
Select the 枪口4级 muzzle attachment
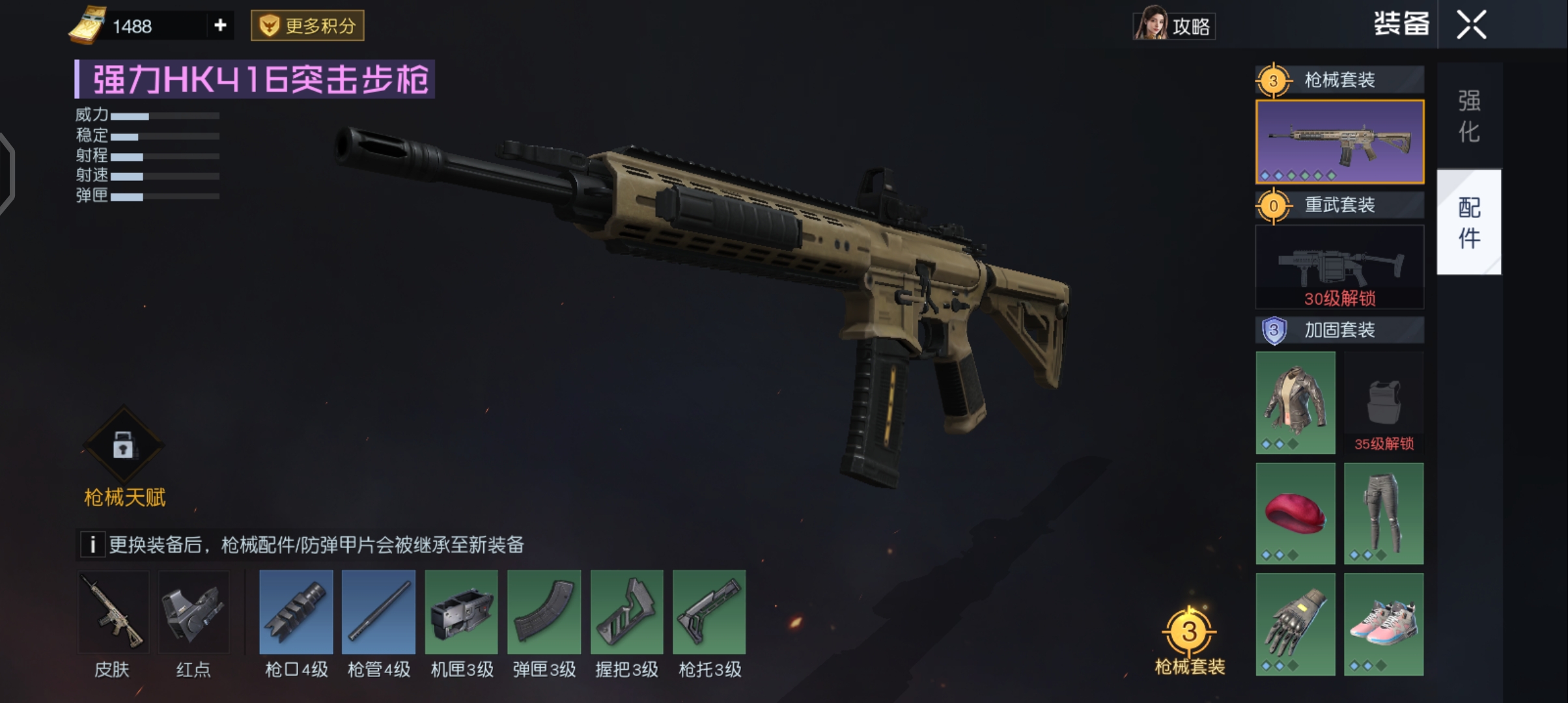296,613
